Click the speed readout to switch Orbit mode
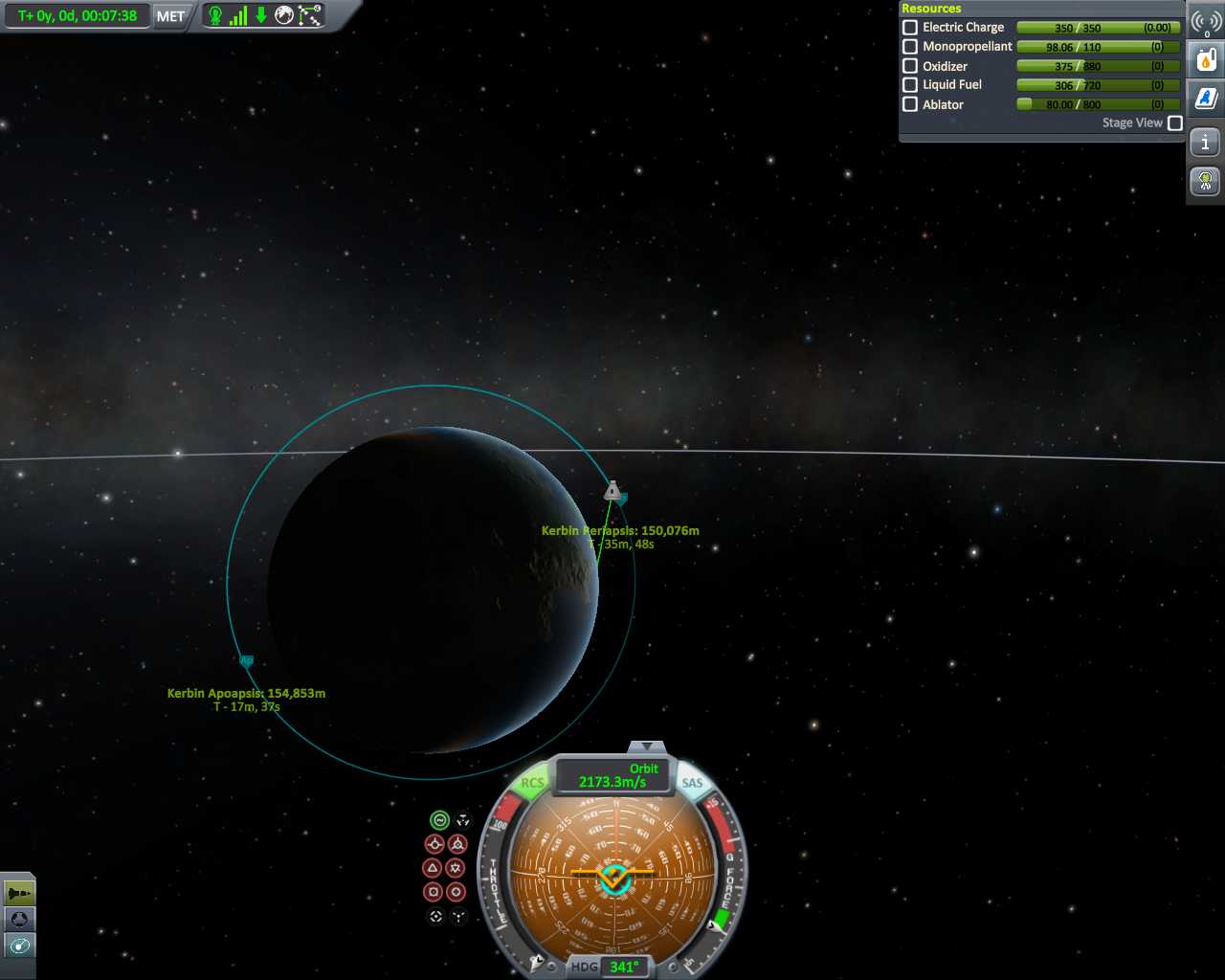This screenshot has height=980, width=1225. [x=613, y=776]
